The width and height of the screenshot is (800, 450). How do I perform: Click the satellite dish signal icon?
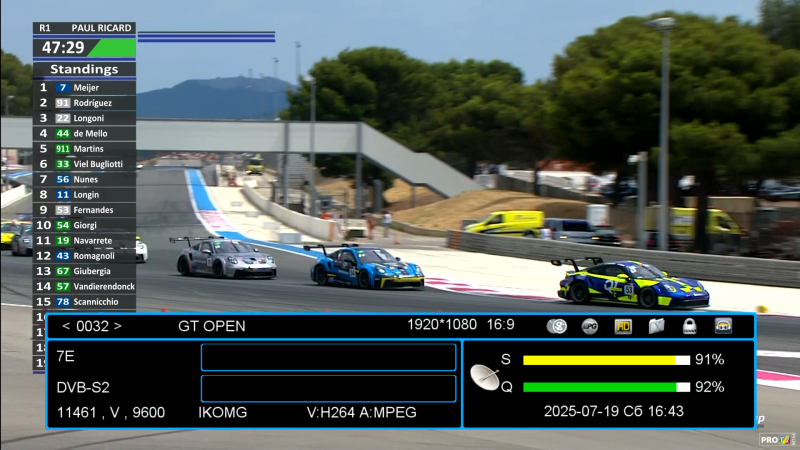click(x=485, y=377)
